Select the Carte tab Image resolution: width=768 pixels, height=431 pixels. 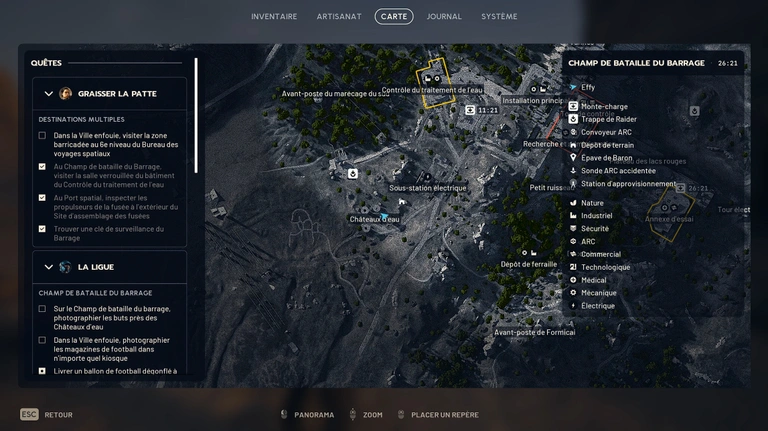tap(394, 17)
